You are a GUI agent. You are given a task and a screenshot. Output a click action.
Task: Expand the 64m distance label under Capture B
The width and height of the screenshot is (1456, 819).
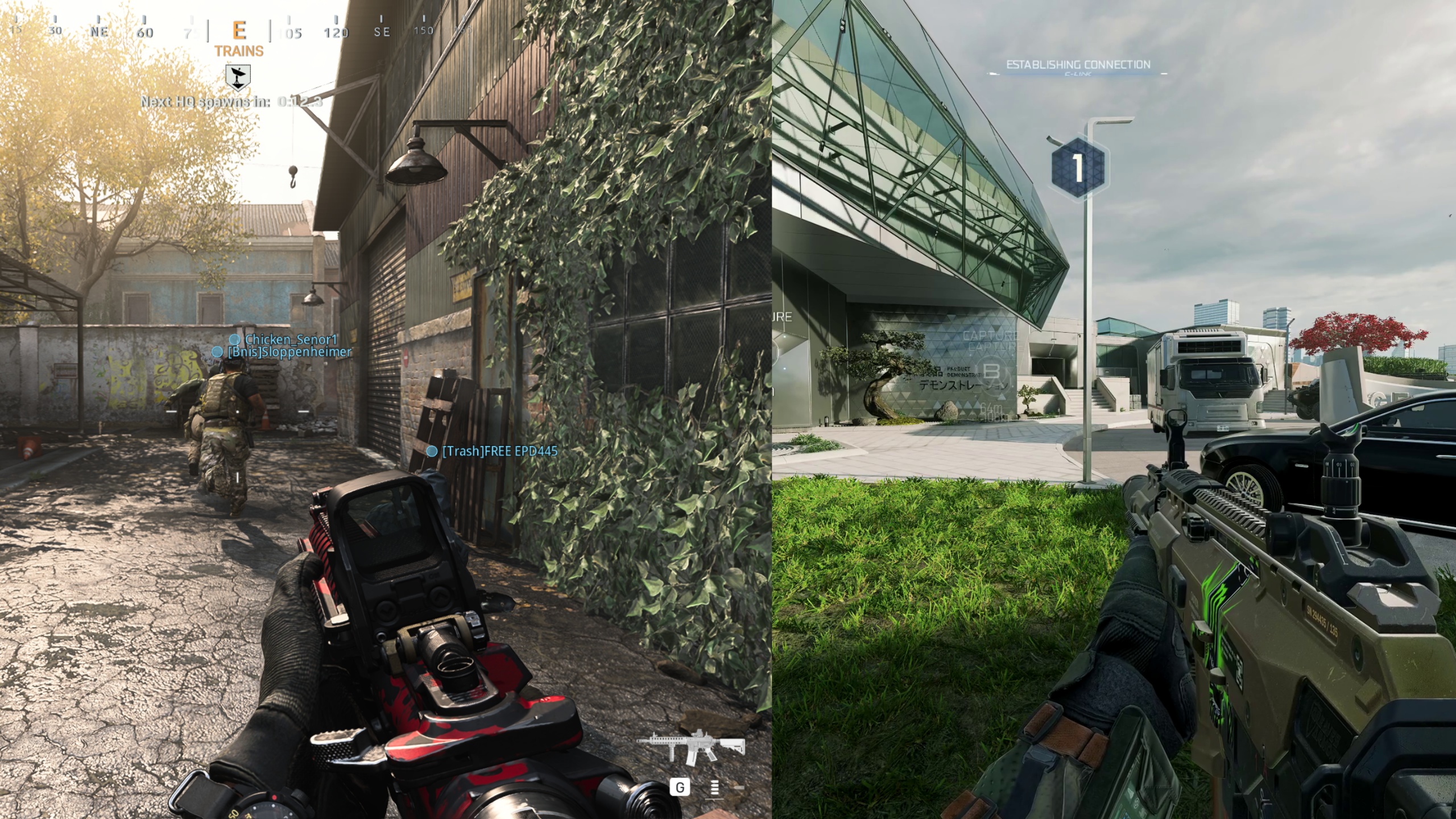[x=991, y=410]
